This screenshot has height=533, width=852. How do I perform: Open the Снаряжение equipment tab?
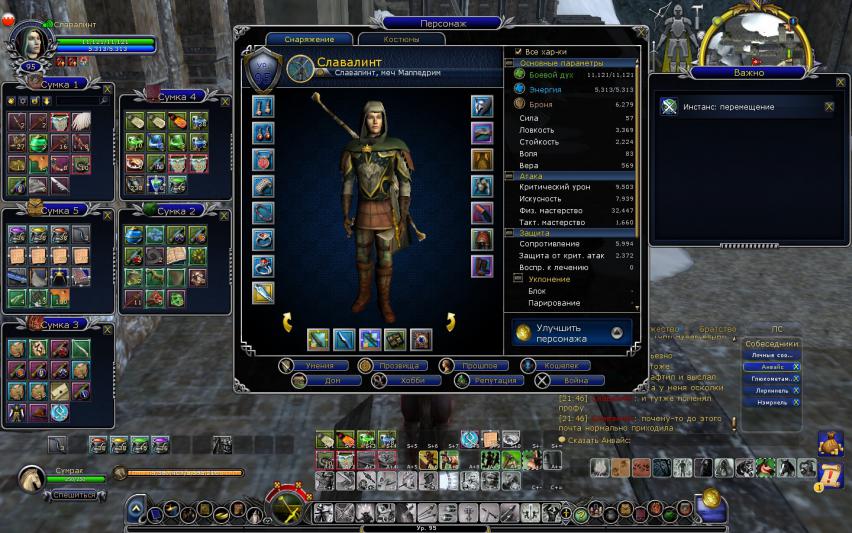coord(309,39)
